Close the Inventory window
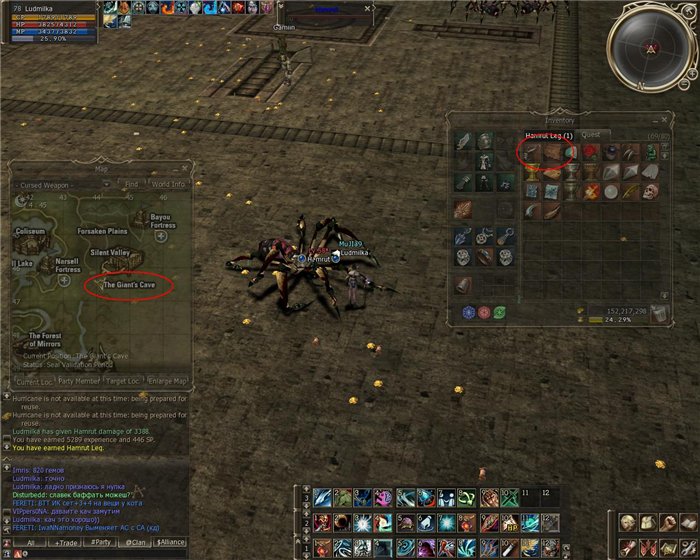700x560 pixels. pyautogui.click(x=662, y=119)
